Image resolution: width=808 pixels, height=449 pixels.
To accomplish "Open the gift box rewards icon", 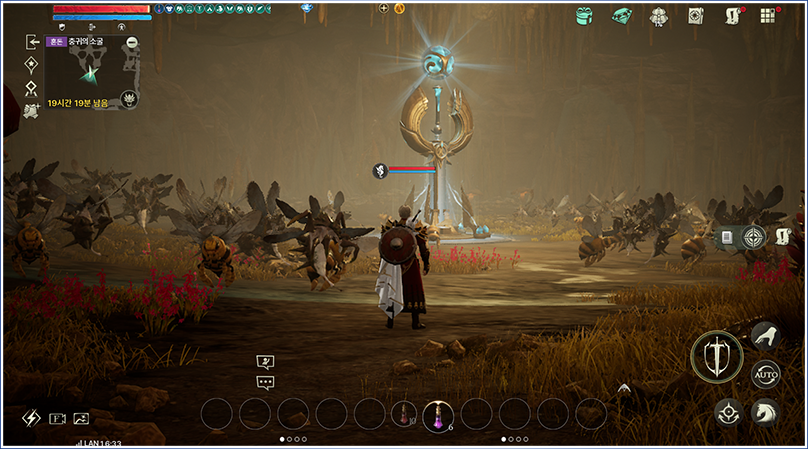I will (x=585, y=15).
